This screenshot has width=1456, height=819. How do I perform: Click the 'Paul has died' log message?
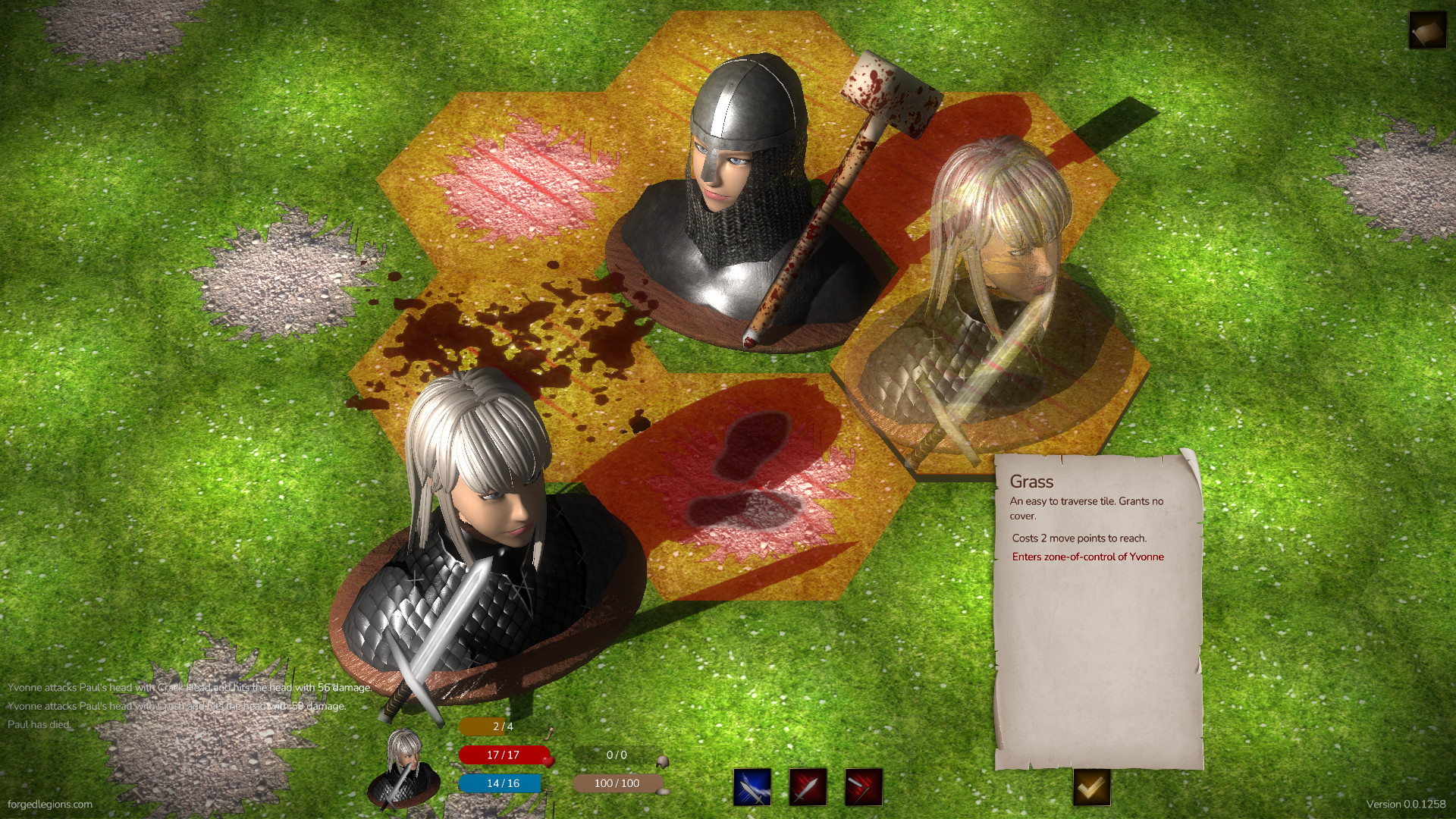38,725
